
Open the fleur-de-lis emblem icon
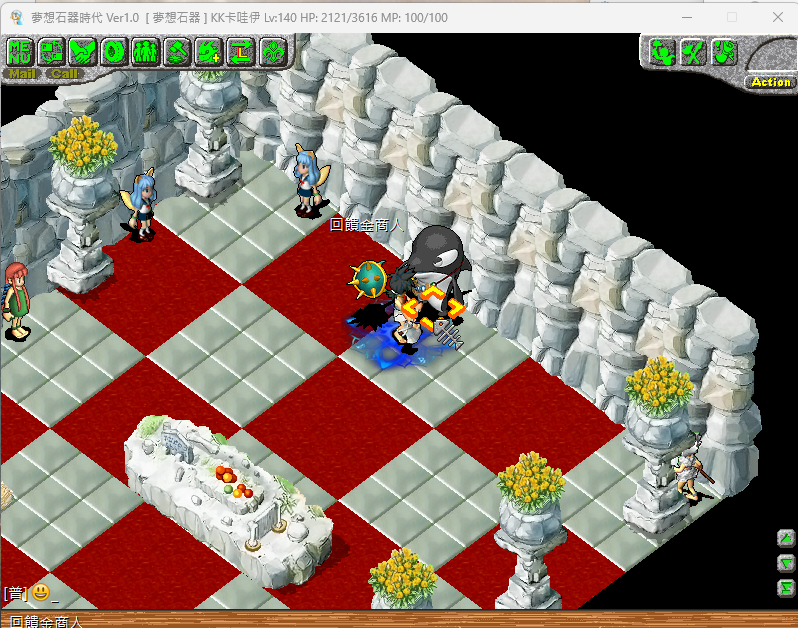[271, 51]
